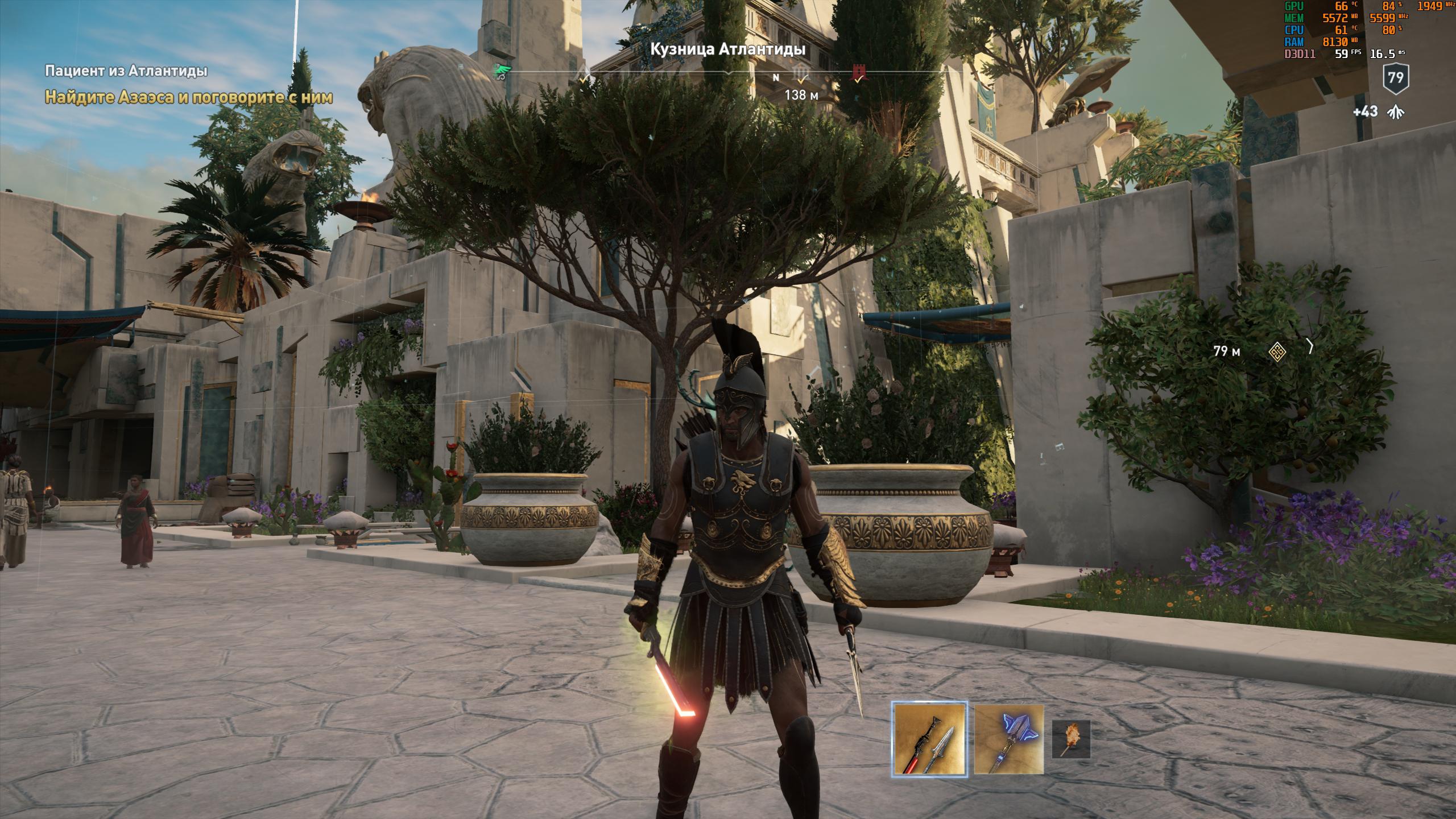Screen dimensions: 1456x819
Task: Equip the torch from its slot
Action: click(x=1071, y=739)
